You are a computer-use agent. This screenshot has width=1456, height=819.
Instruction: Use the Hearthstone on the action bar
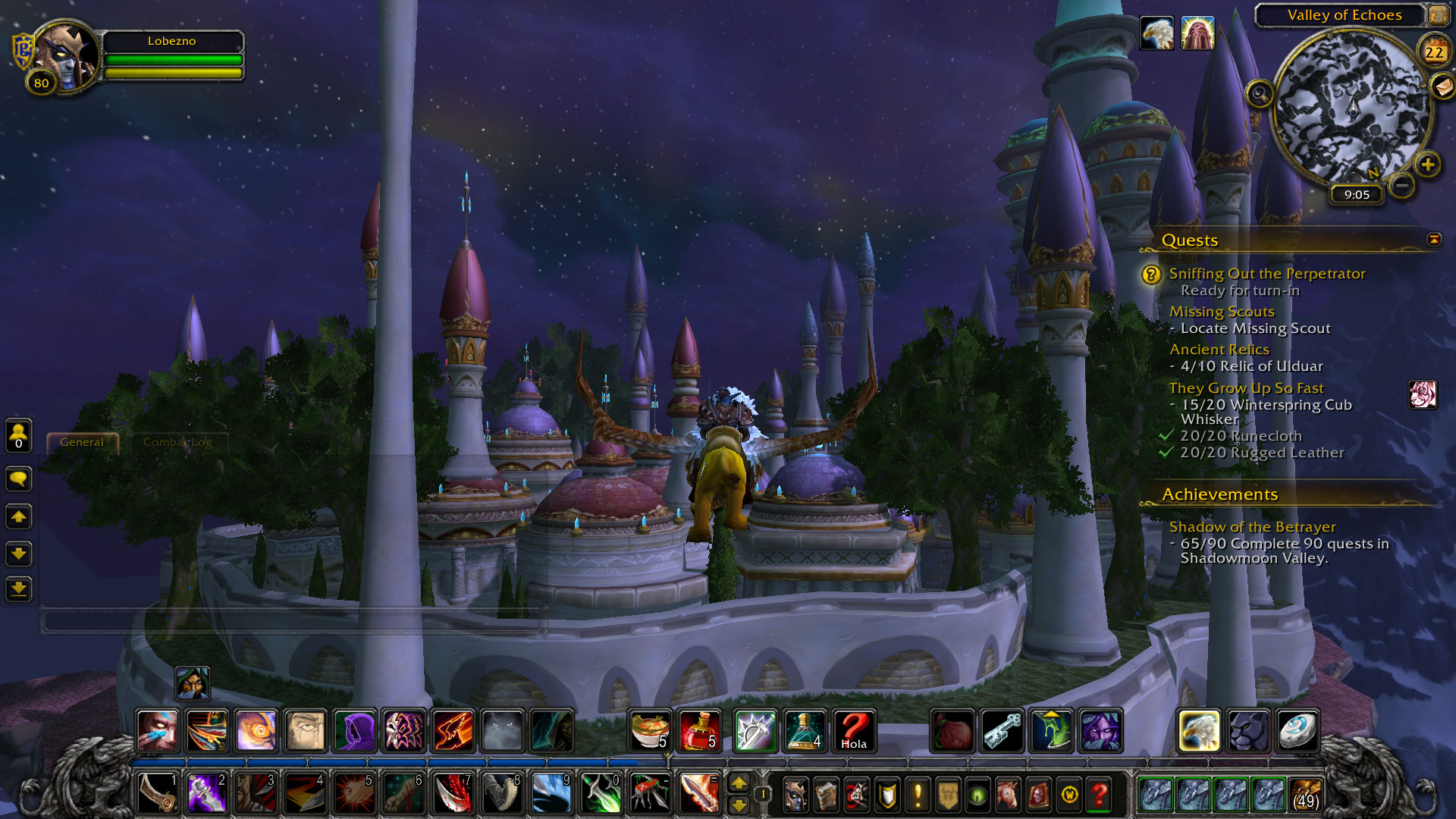coord(1297,731)
